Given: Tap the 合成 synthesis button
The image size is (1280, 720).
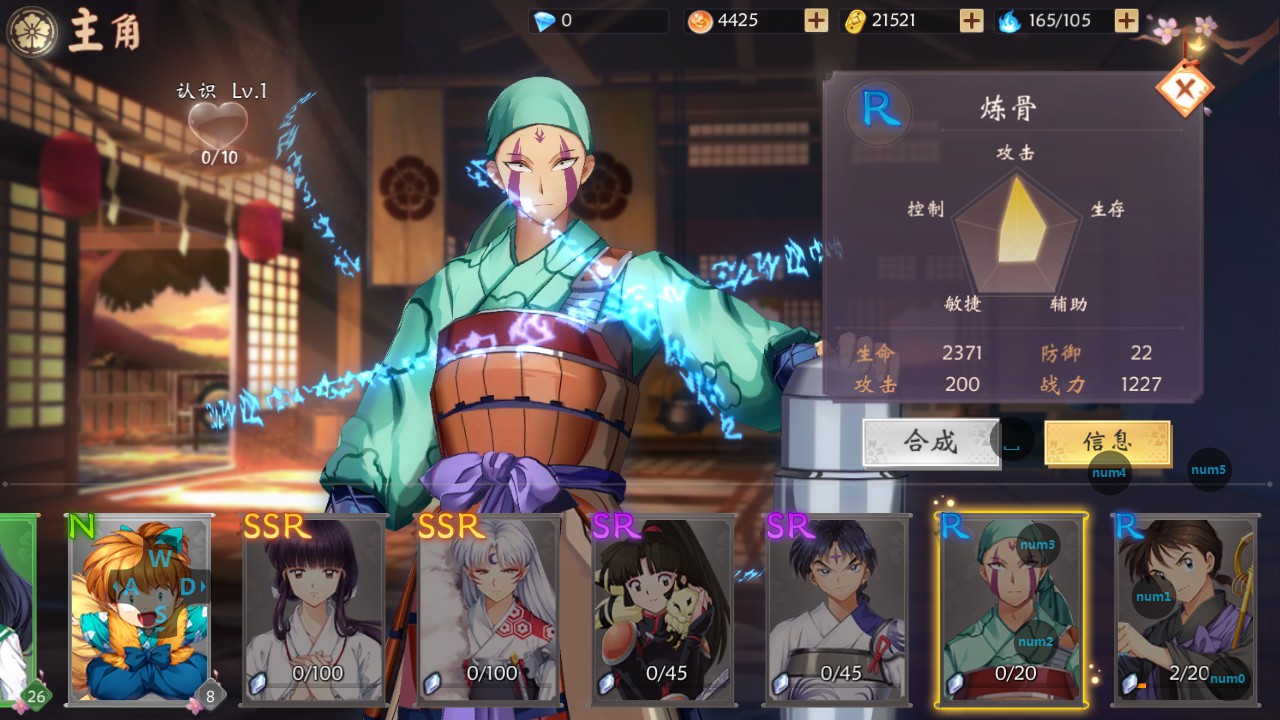Looking at the screenshot, I should (x=931, y=442).
